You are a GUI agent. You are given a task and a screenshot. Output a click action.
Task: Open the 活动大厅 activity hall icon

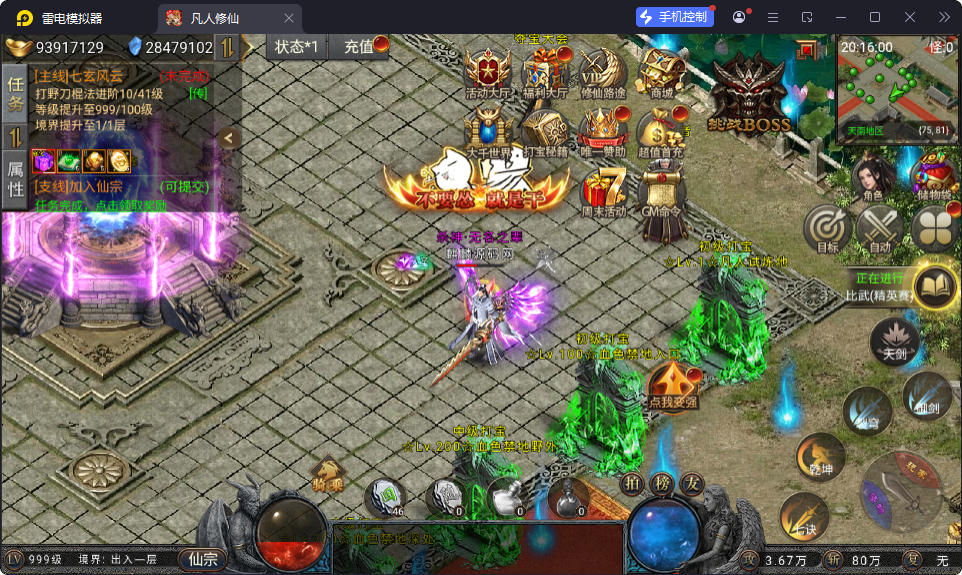click(x=488, y=73)
